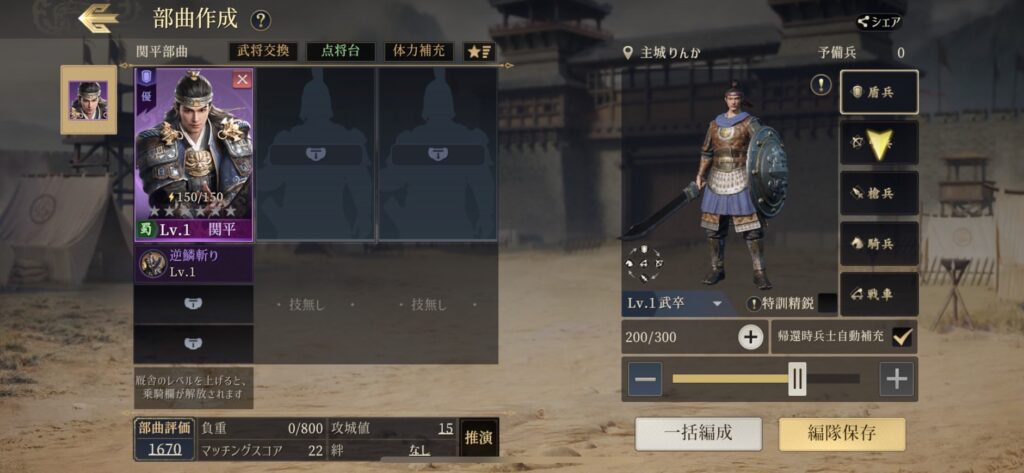The image size is (1024, 473).
Task: Increase troops with the slider plus button
Action: (897, 379)
